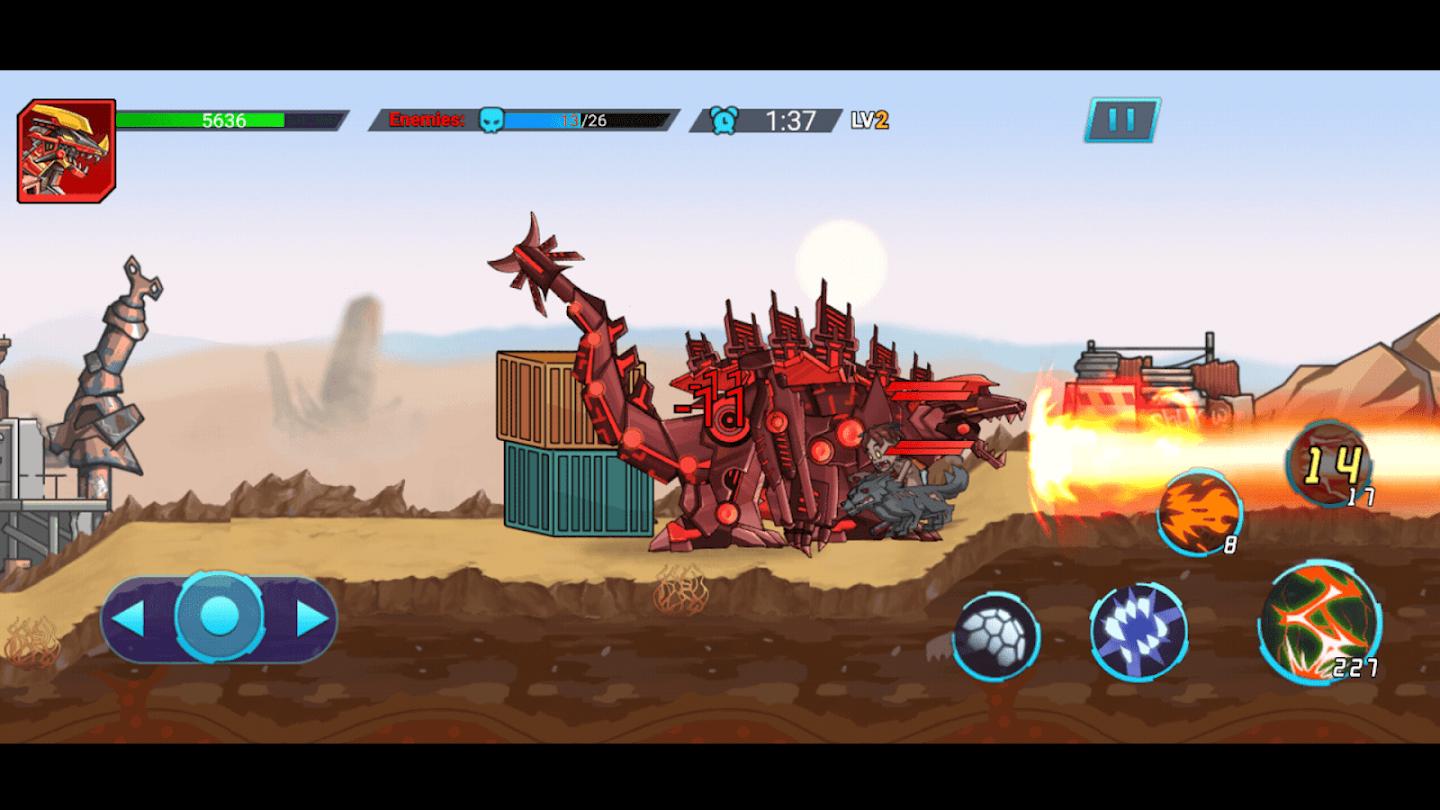
Task: Fire the orange fireball skill
Action: (x=1199, y=512)
